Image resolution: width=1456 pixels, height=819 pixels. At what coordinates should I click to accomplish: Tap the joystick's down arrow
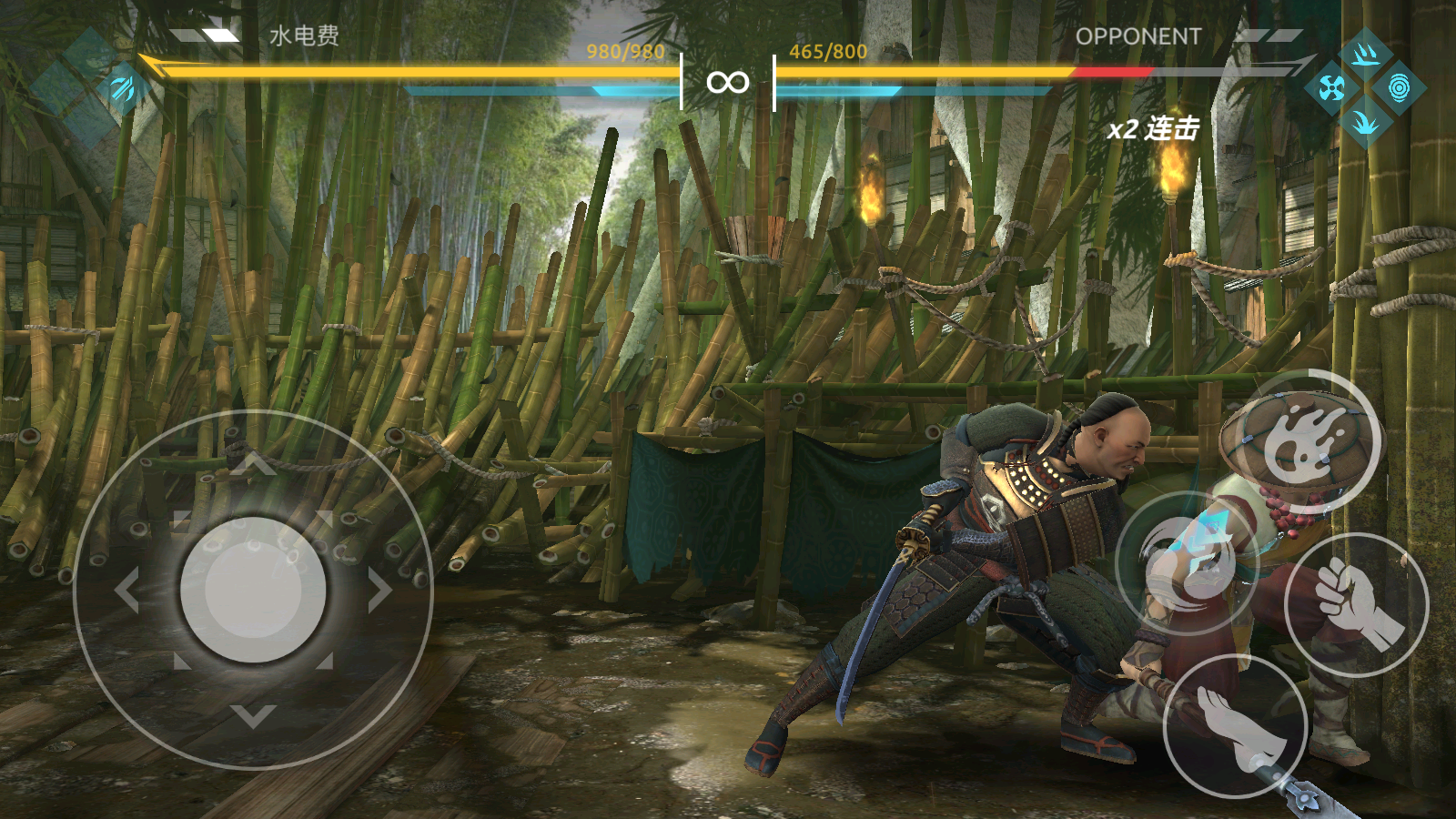click(253, 716)
